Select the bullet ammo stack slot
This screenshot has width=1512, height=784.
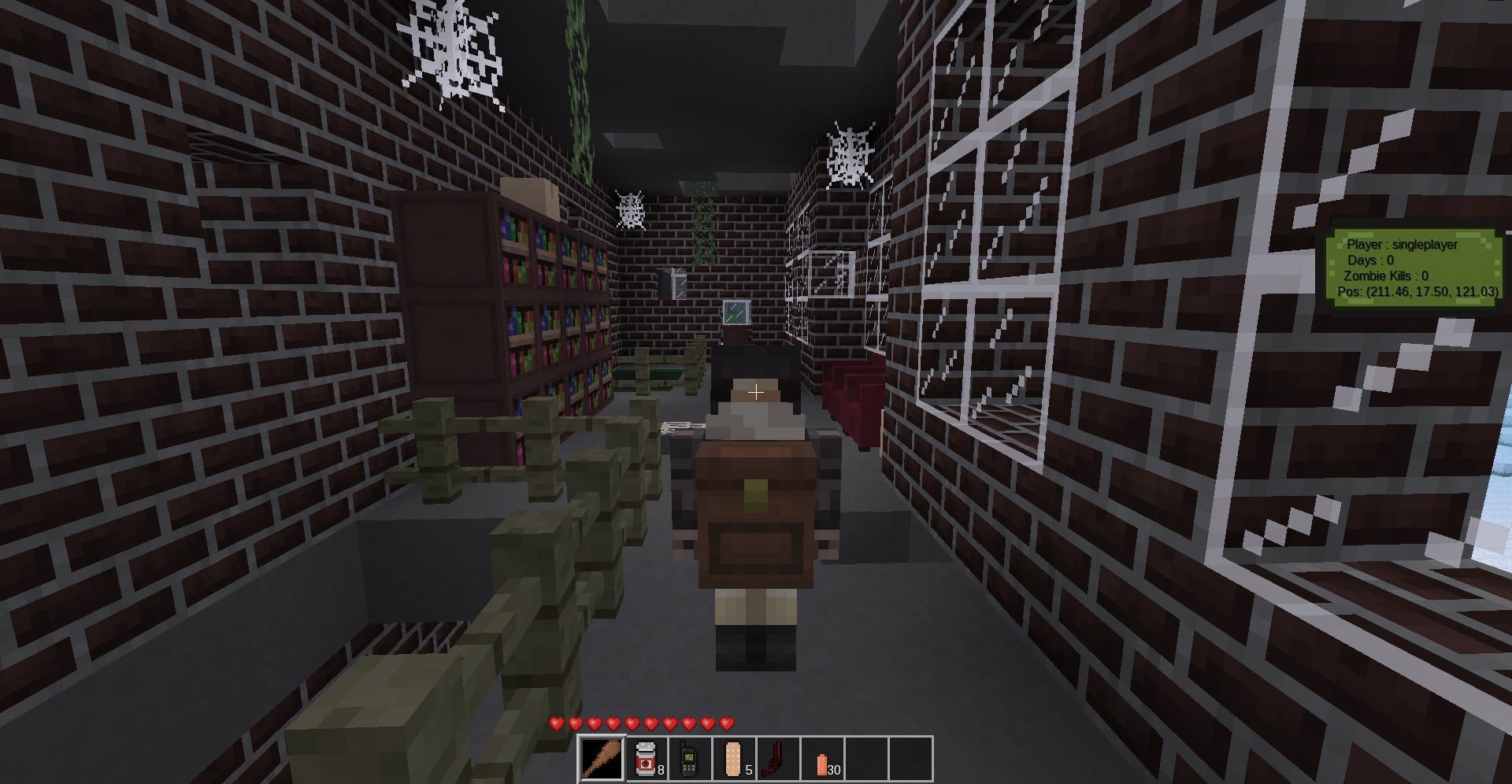pos(822,758)
